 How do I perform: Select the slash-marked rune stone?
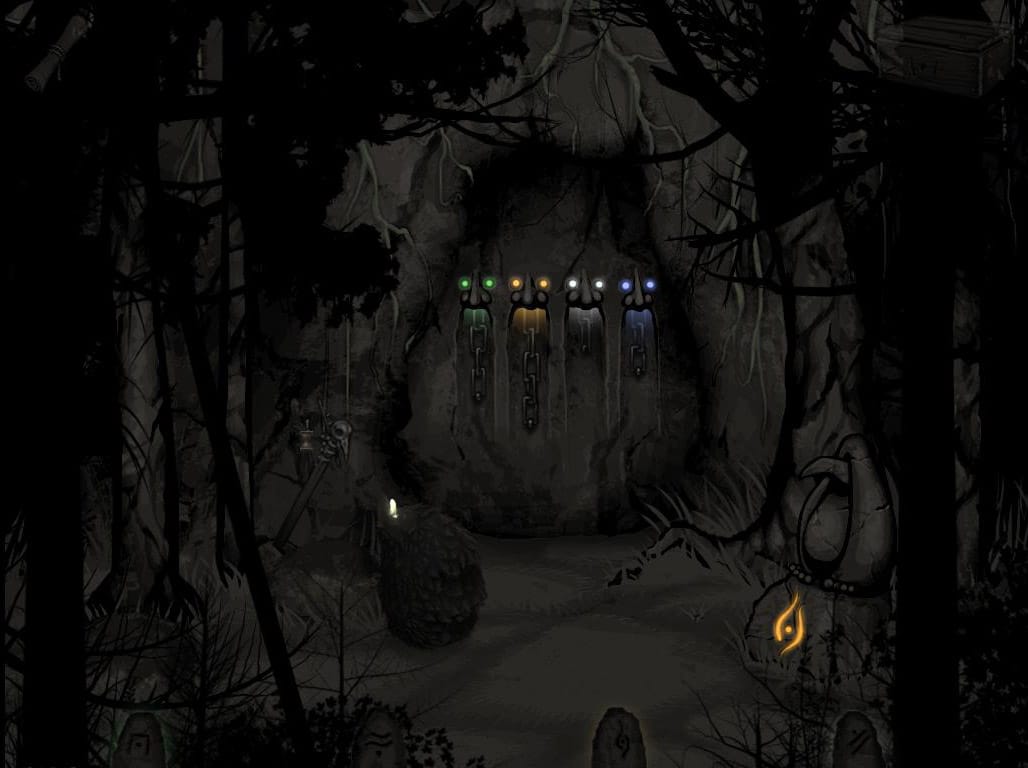click(x=858, y=742)
